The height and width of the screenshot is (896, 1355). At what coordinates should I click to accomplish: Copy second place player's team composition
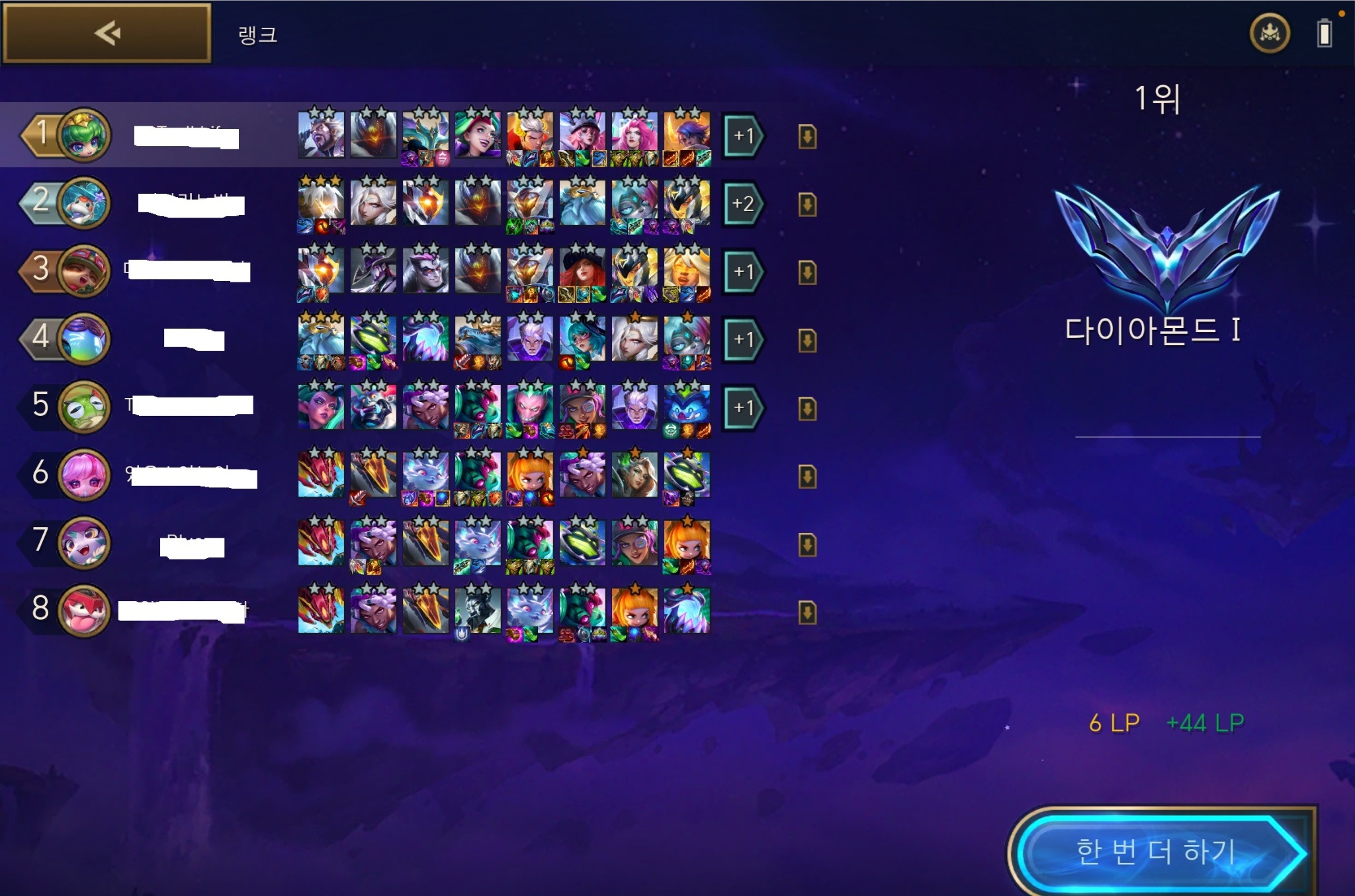[x=807, y=204]
